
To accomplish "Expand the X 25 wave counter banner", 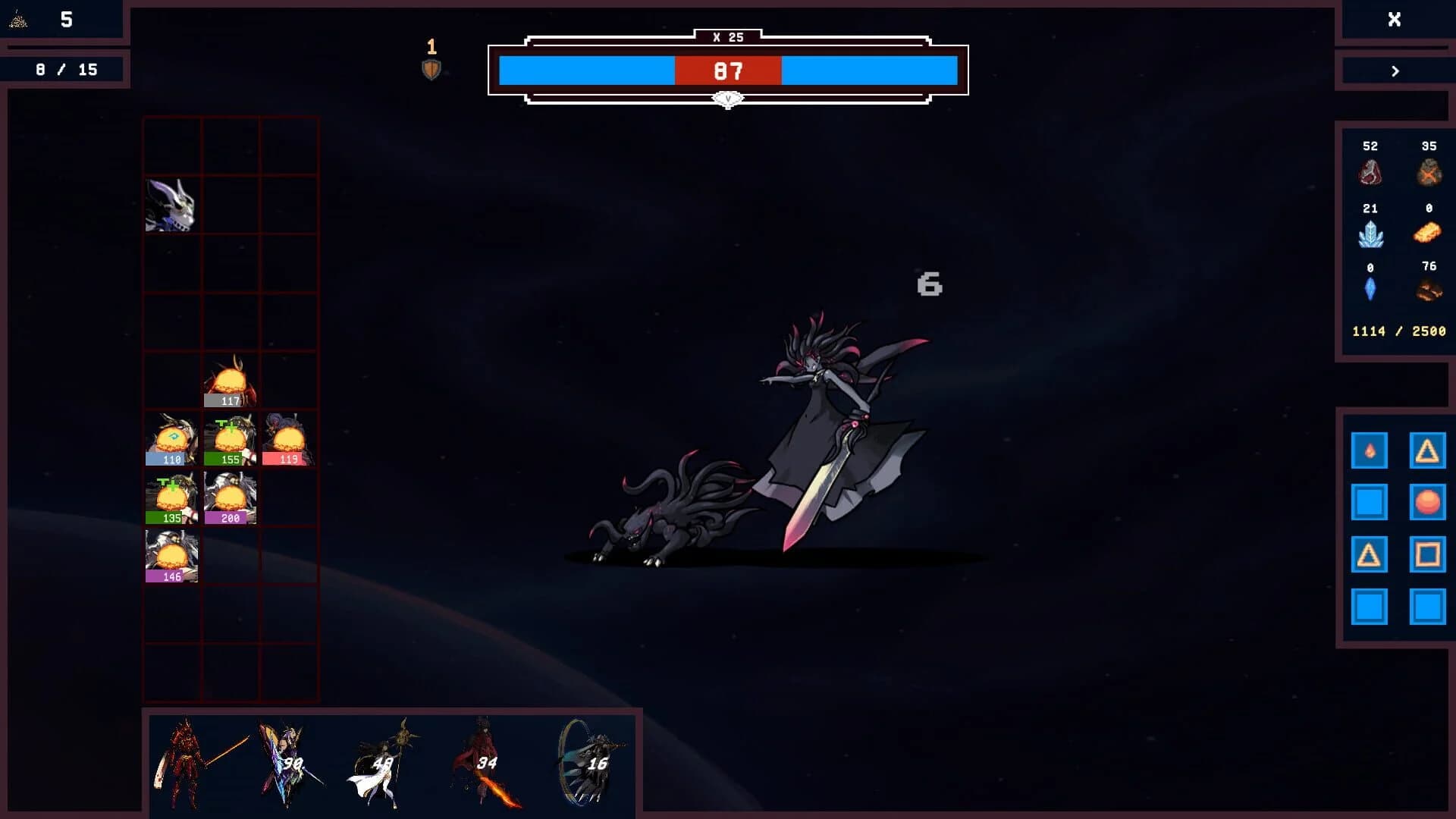I will tap(727, 36).
